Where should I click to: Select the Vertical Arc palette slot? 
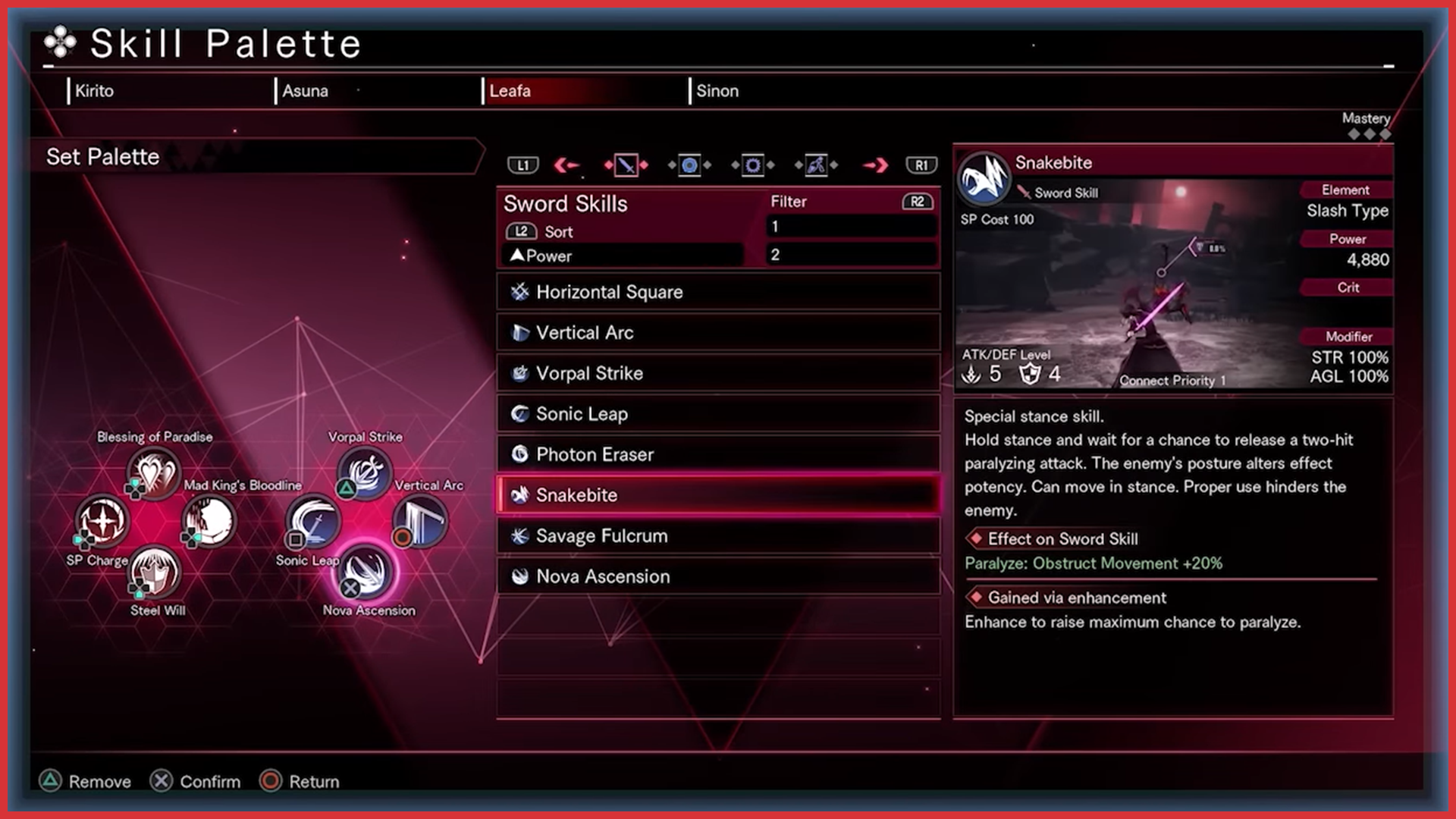pyautogui.click(x=420, y=521)
